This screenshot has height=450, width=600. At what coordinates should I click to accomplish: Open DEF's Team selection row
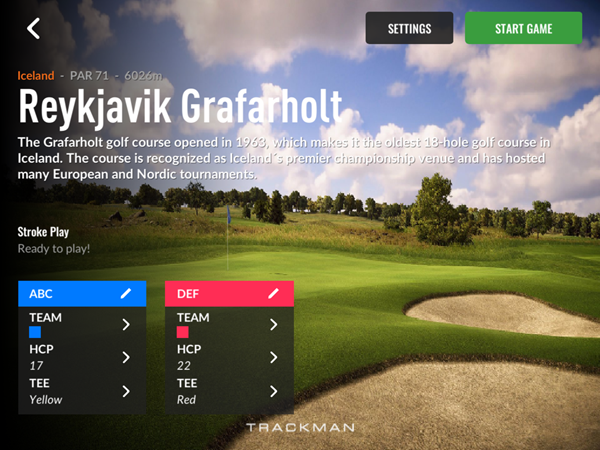pos(229,324)
